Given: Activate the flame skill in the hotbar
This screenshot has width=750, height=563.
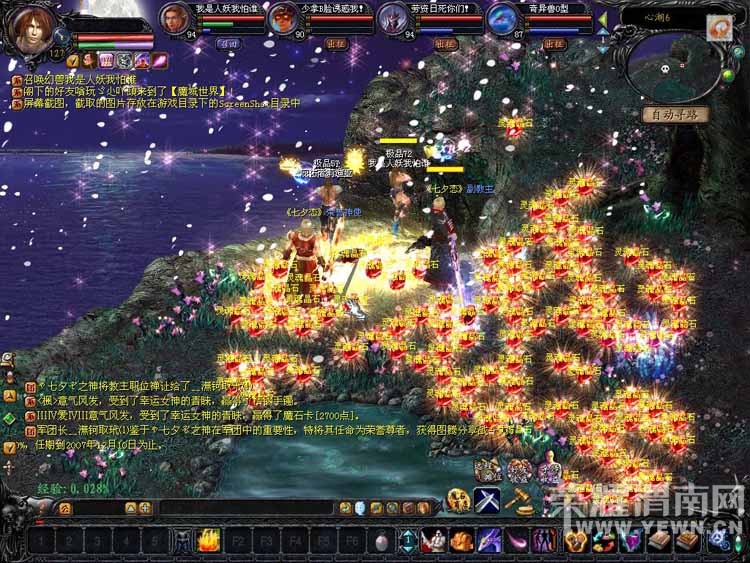Looking at the screenshot, I should click(x=209, y=541).
